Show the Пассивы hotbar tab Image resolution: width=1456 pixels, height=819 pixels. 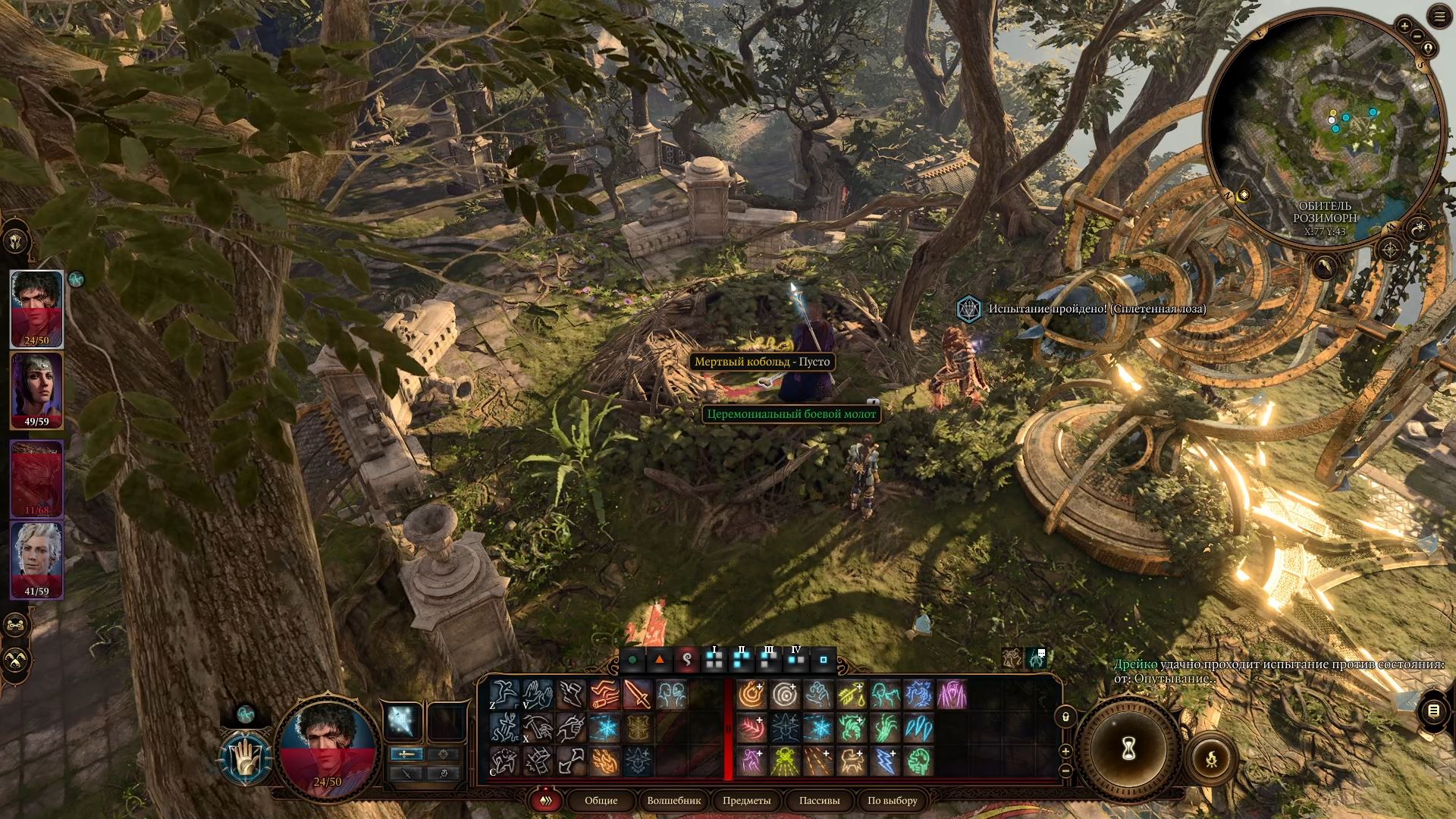(x=819, y=800)
